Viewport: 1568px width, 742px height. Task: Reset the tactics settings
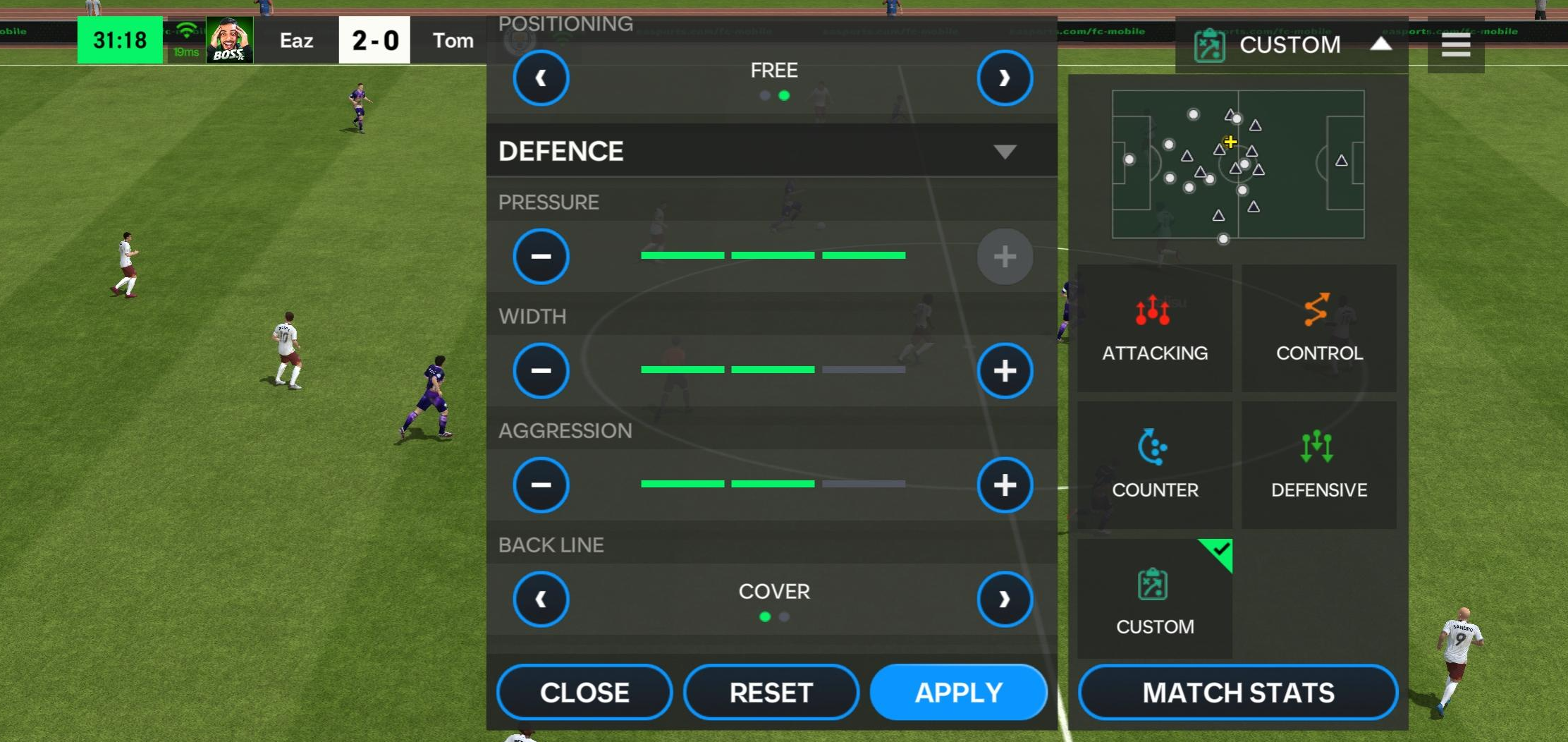coord(771,692)
